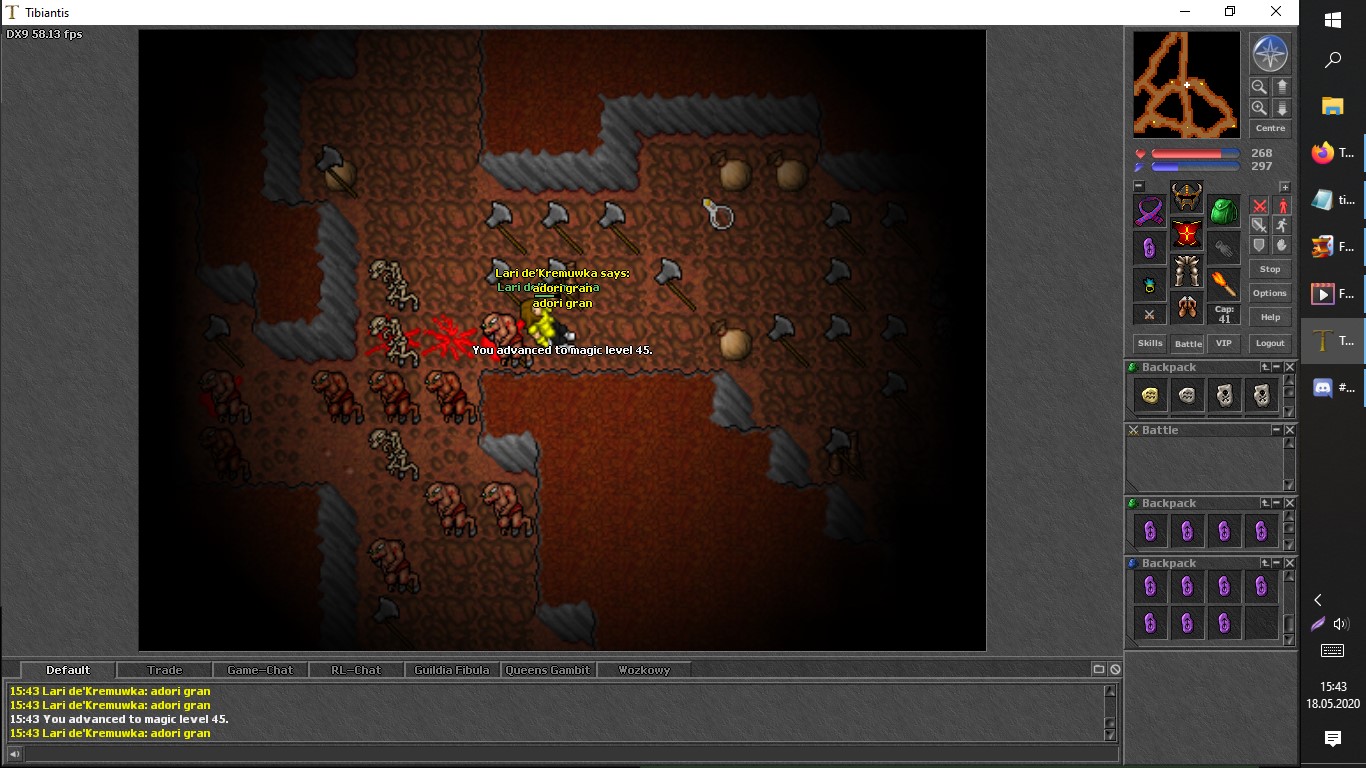The height and width of the screenshot is (768, 1366).
Task: Select the torch in the hand slot
Action: [x=1224, y=284]
